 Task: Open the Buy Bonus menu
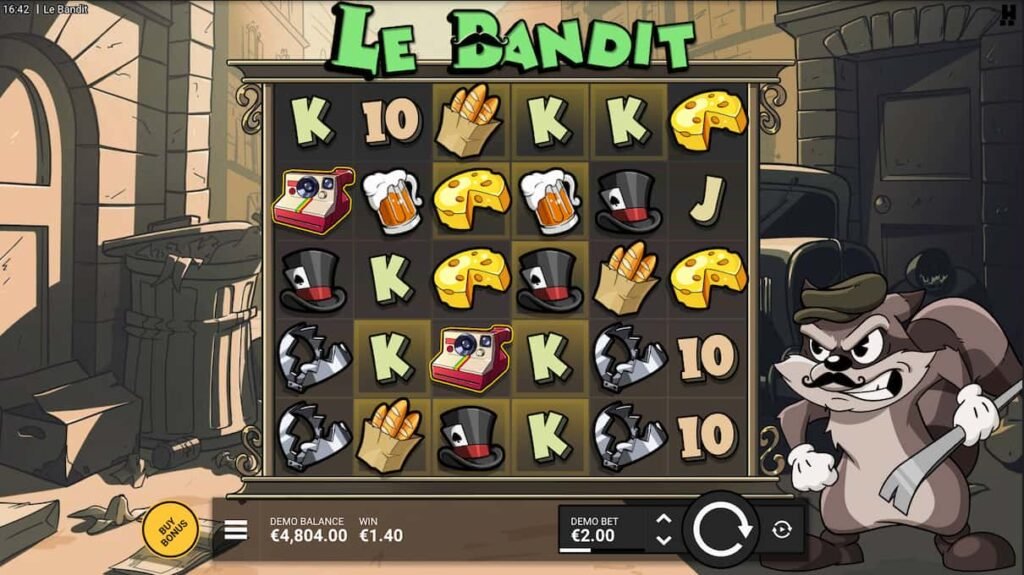point(170,526)
